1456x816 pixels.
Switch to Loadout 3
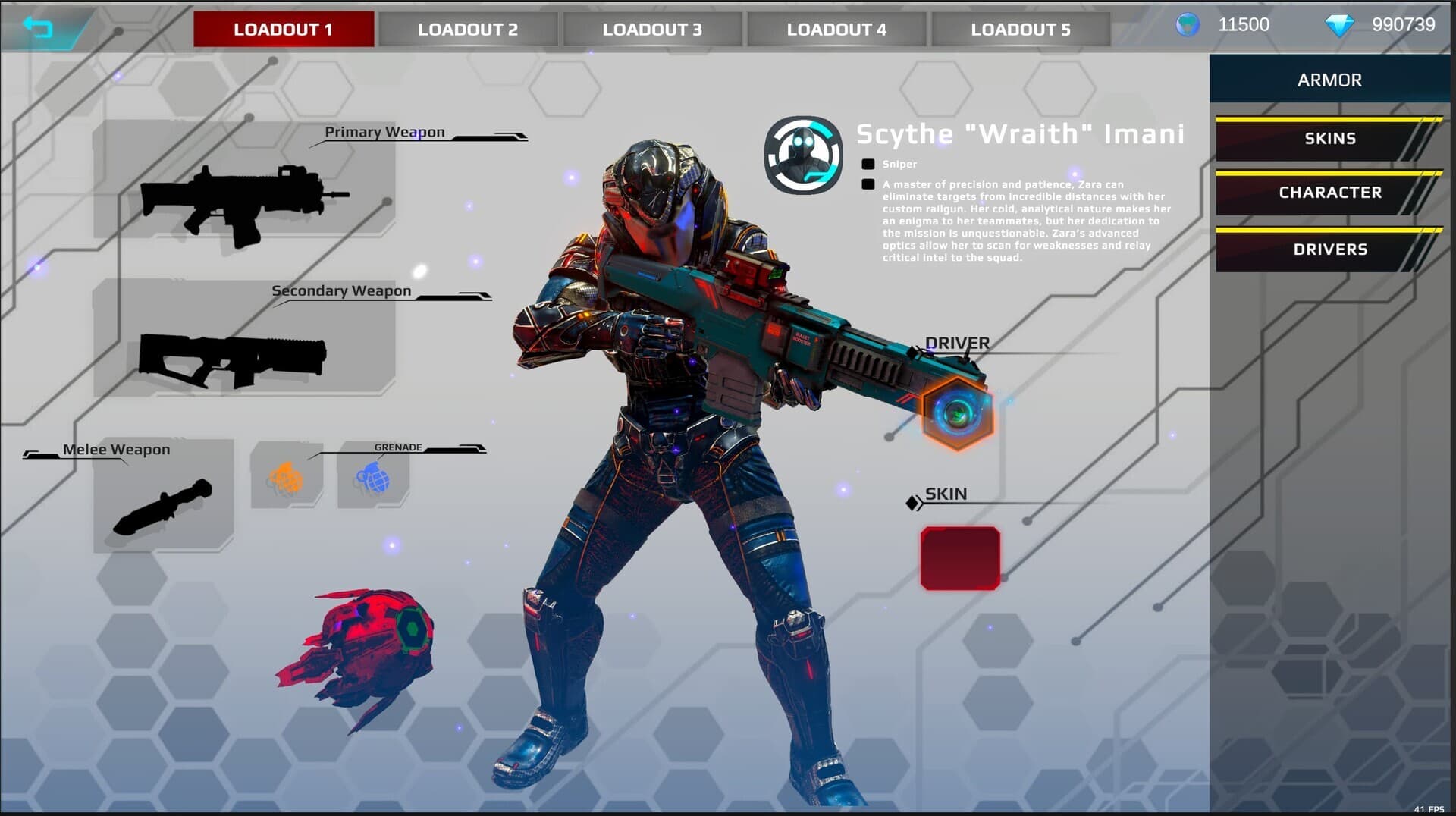(x=652, y=30)
